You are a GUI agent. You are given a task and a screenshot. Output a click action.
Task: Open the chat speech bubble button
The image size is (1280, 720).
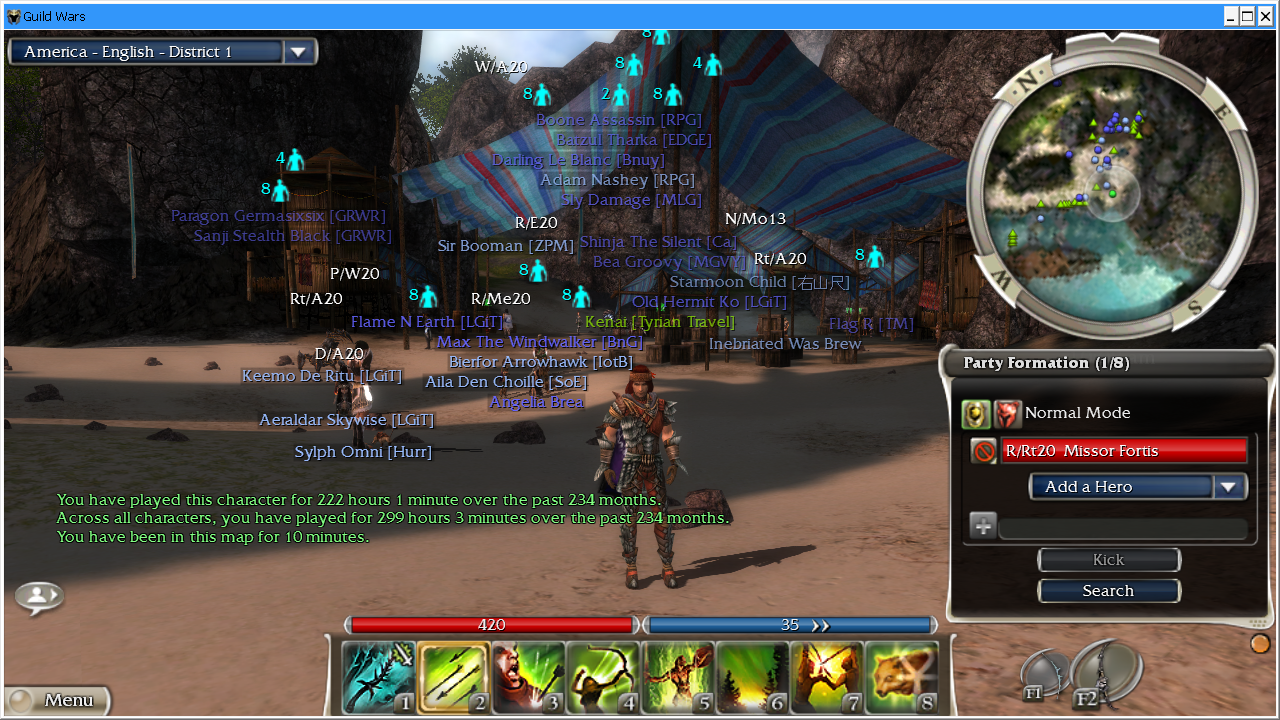[x=39, y=597]
